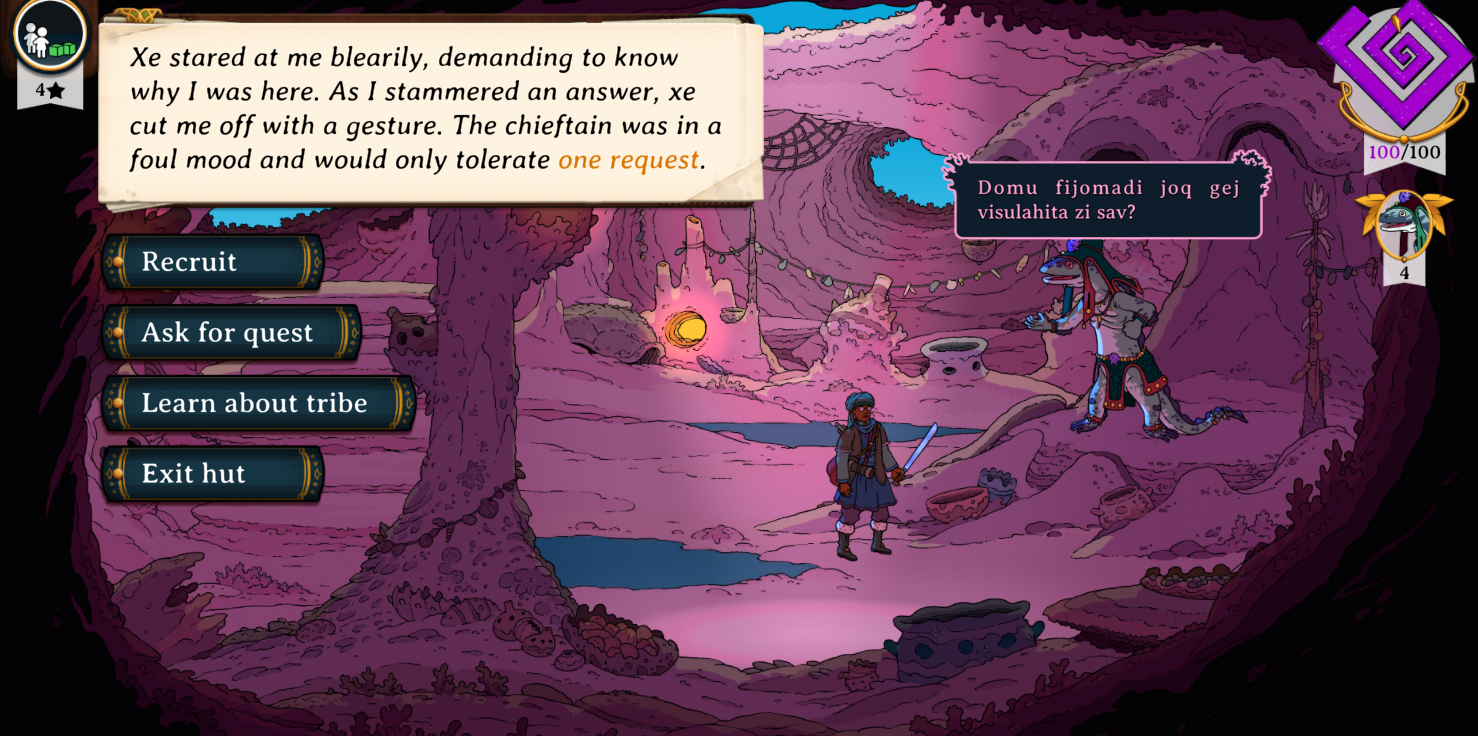Click Exit hut to leave
Image resolution: width=1478 pixels, height=736 pixels.
coord(212,474)
